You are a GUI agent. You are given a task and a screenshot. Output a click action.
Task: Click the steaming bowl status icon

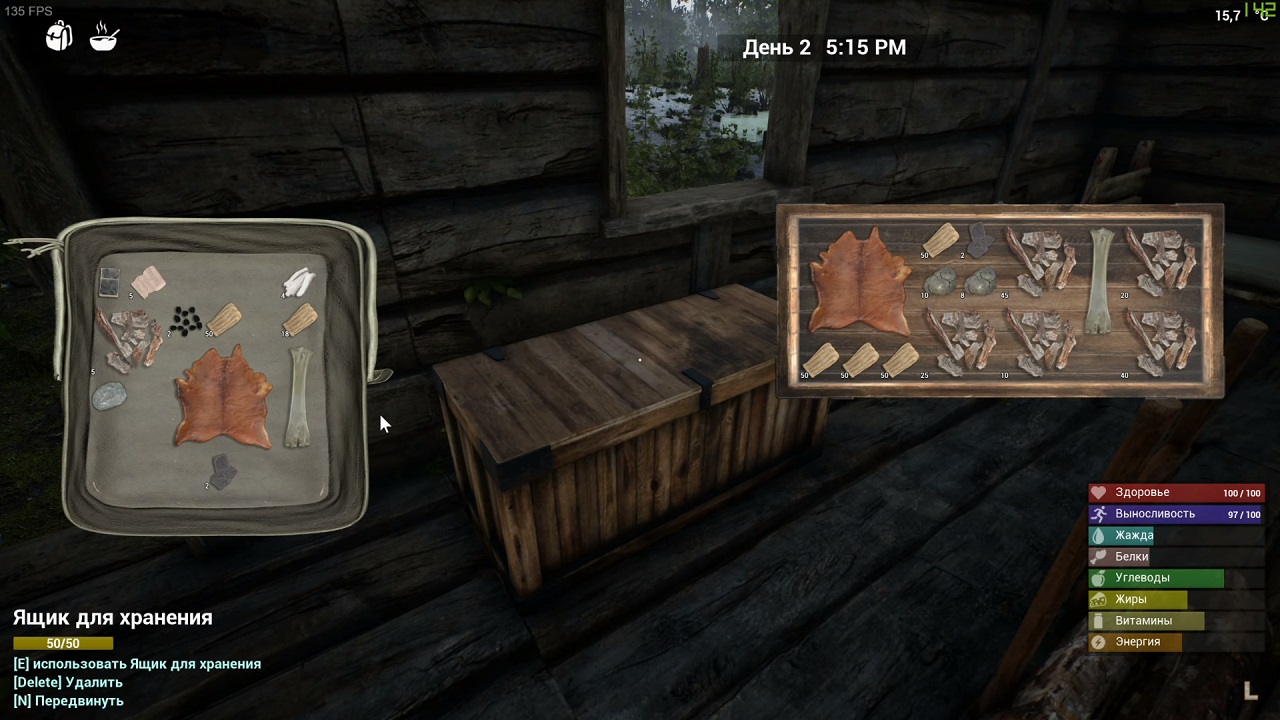click(x=104, y=37)
